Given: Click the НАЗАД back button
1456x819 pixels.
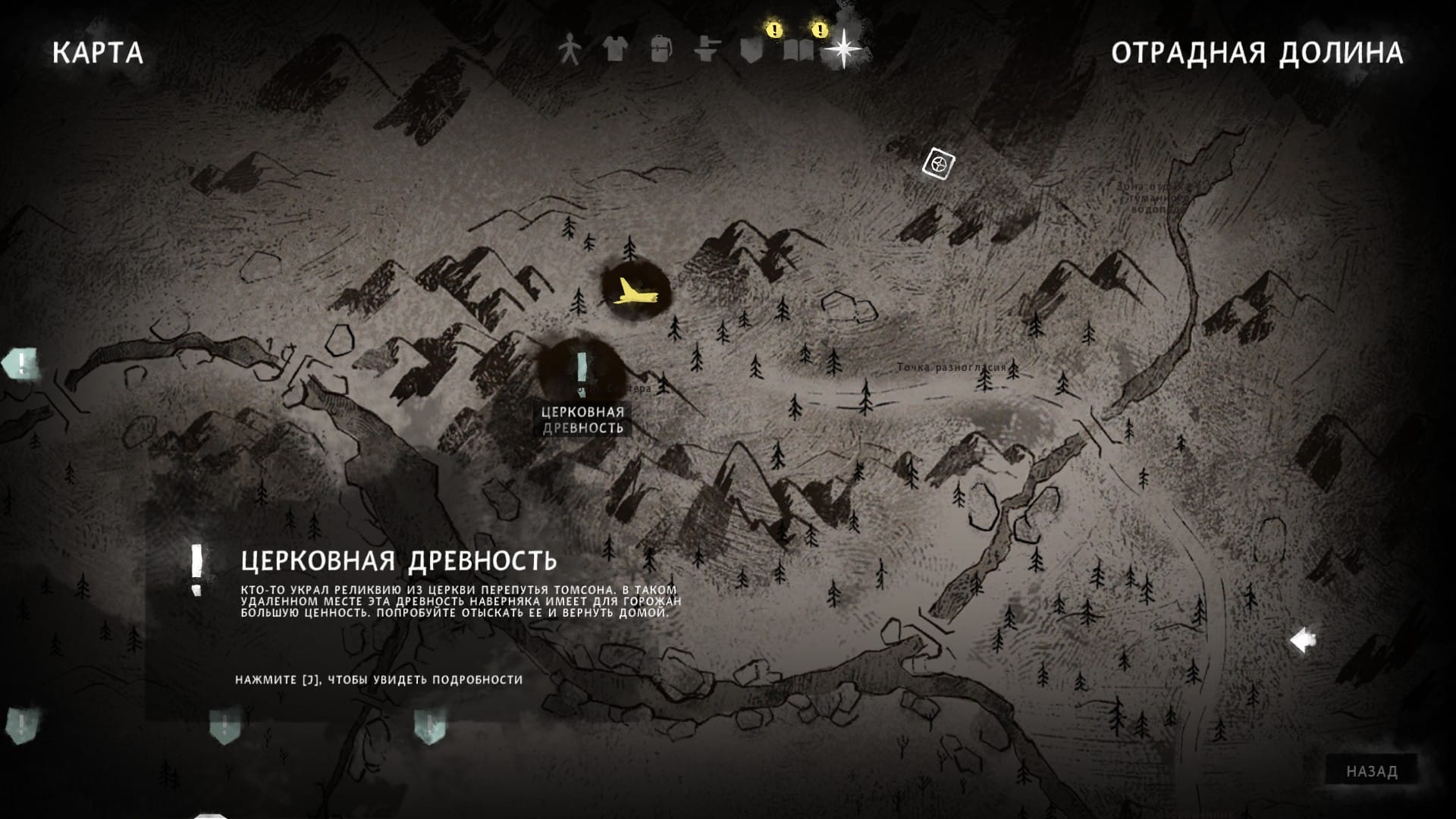Looking at the screenshot, I should 1372,771.
